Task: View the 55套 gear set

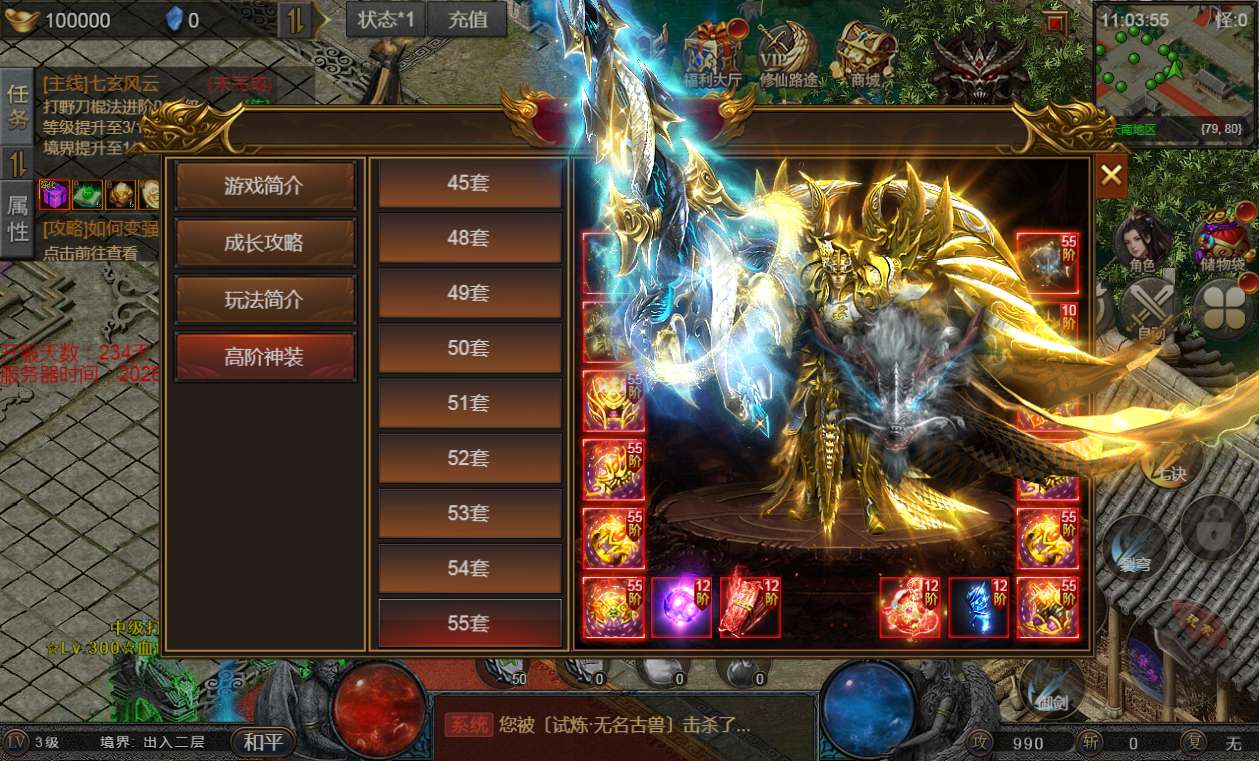Action: pyautogui.click(x=469, y=623)
